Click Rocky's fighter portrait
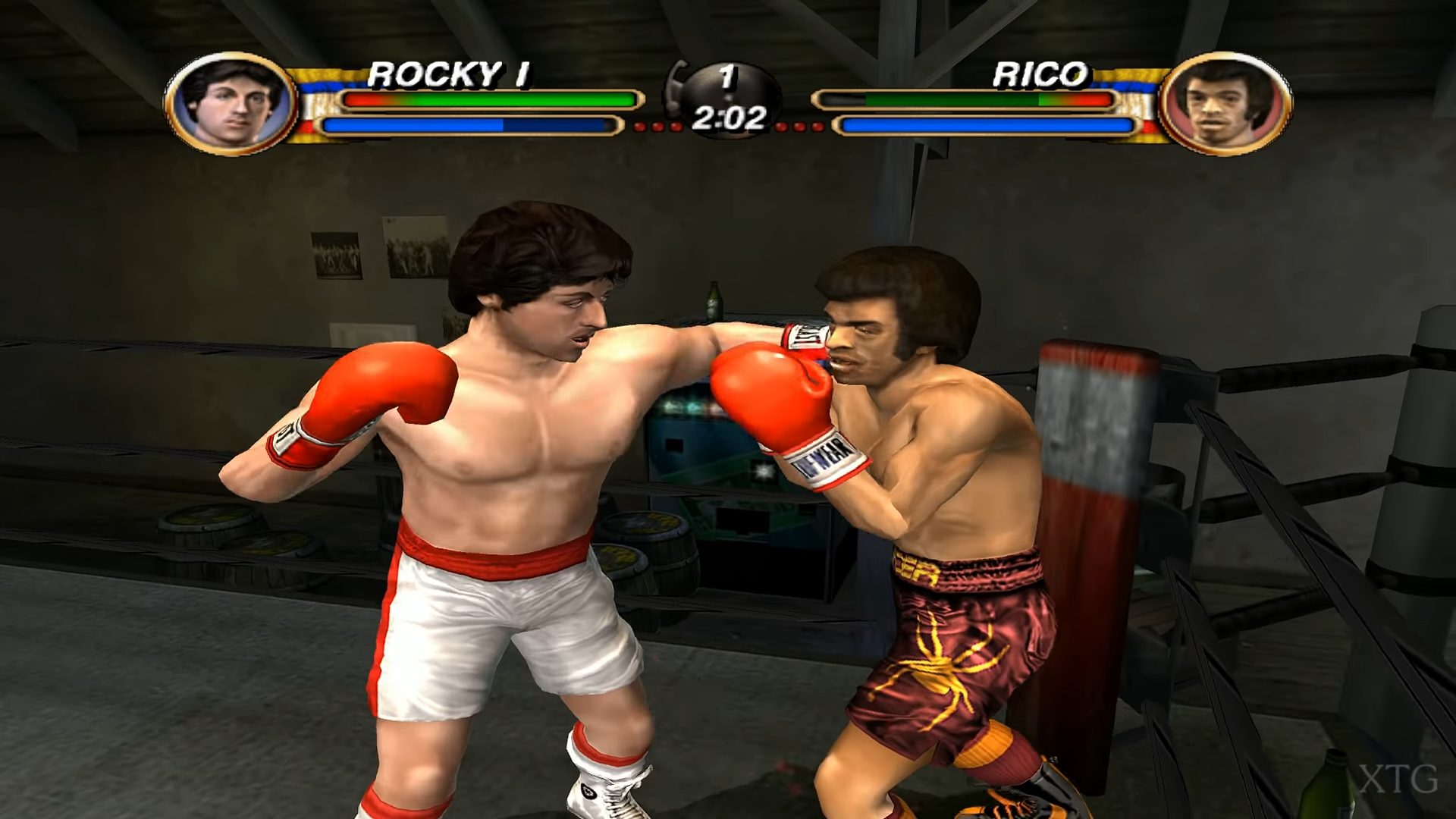The height and width of the screenshot is (819, 1456). (x=231, y=103)
